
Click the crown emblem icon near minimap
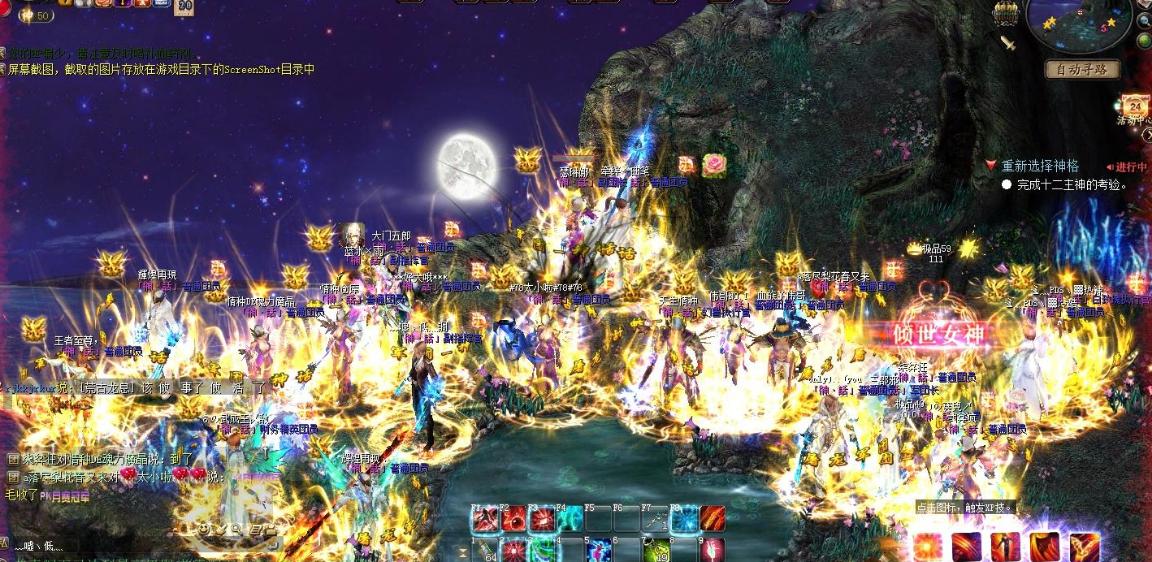(1005, 13)
